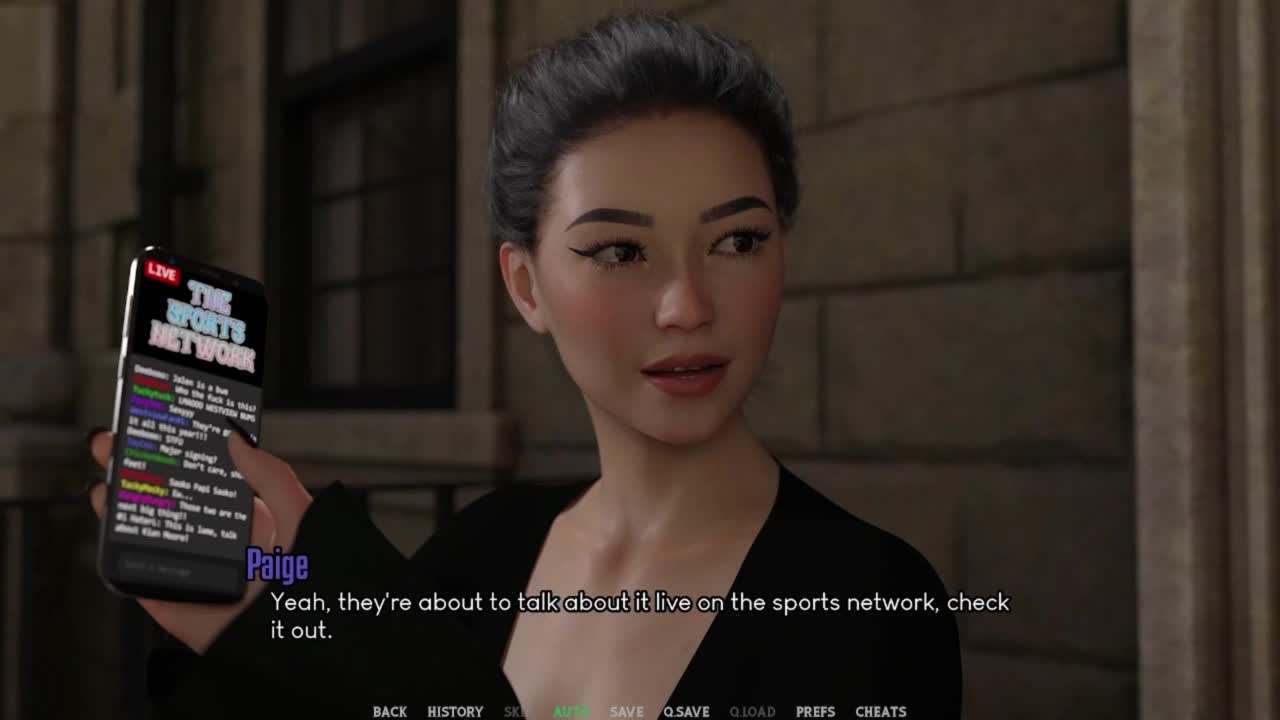The height and width of the screenshot is (720, 1280).
Task: Quick load with Q.LOAD
Action: tap(752, 711)
